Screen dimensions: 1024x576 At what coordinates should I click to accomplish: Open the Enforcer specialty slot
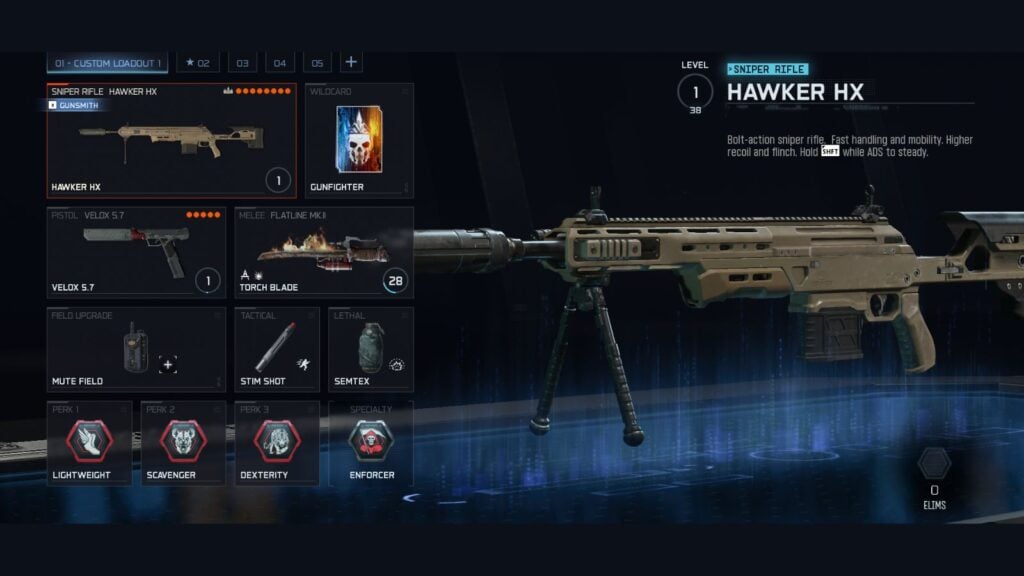371,443
